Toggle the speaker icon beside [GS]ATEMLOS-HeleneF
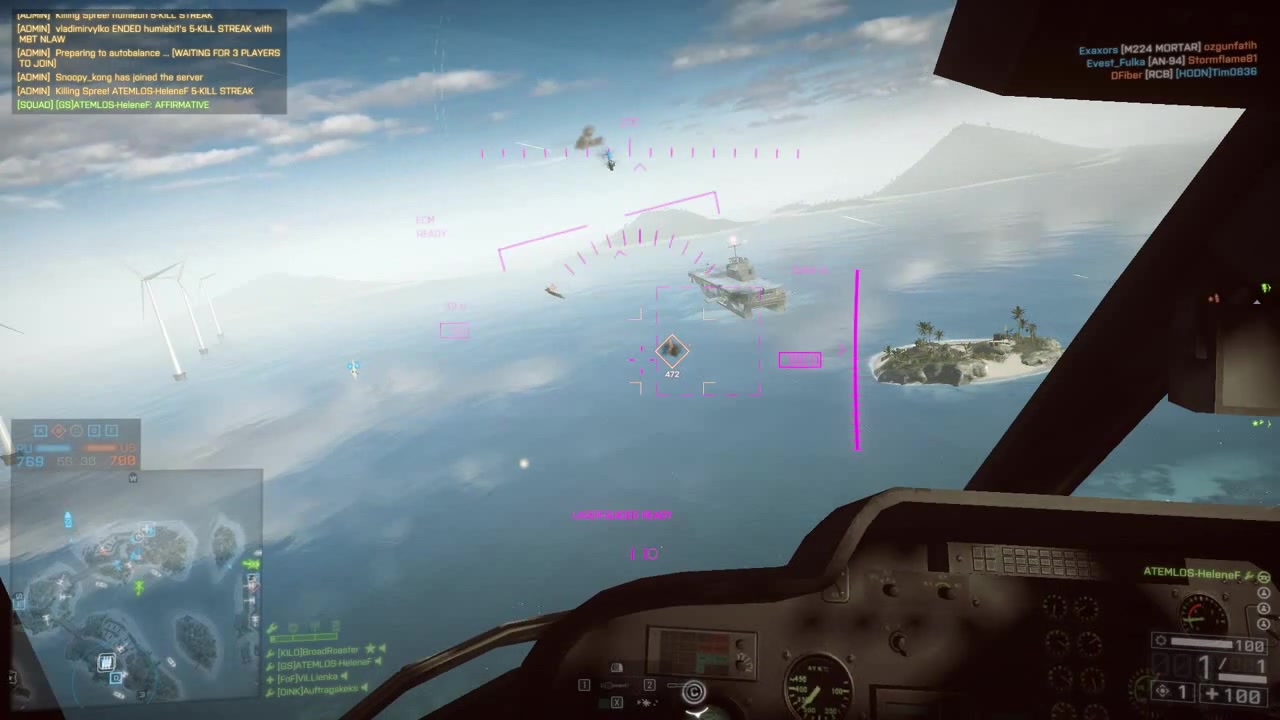Viewport: 1280px width, 720px height. pos(378,663)
